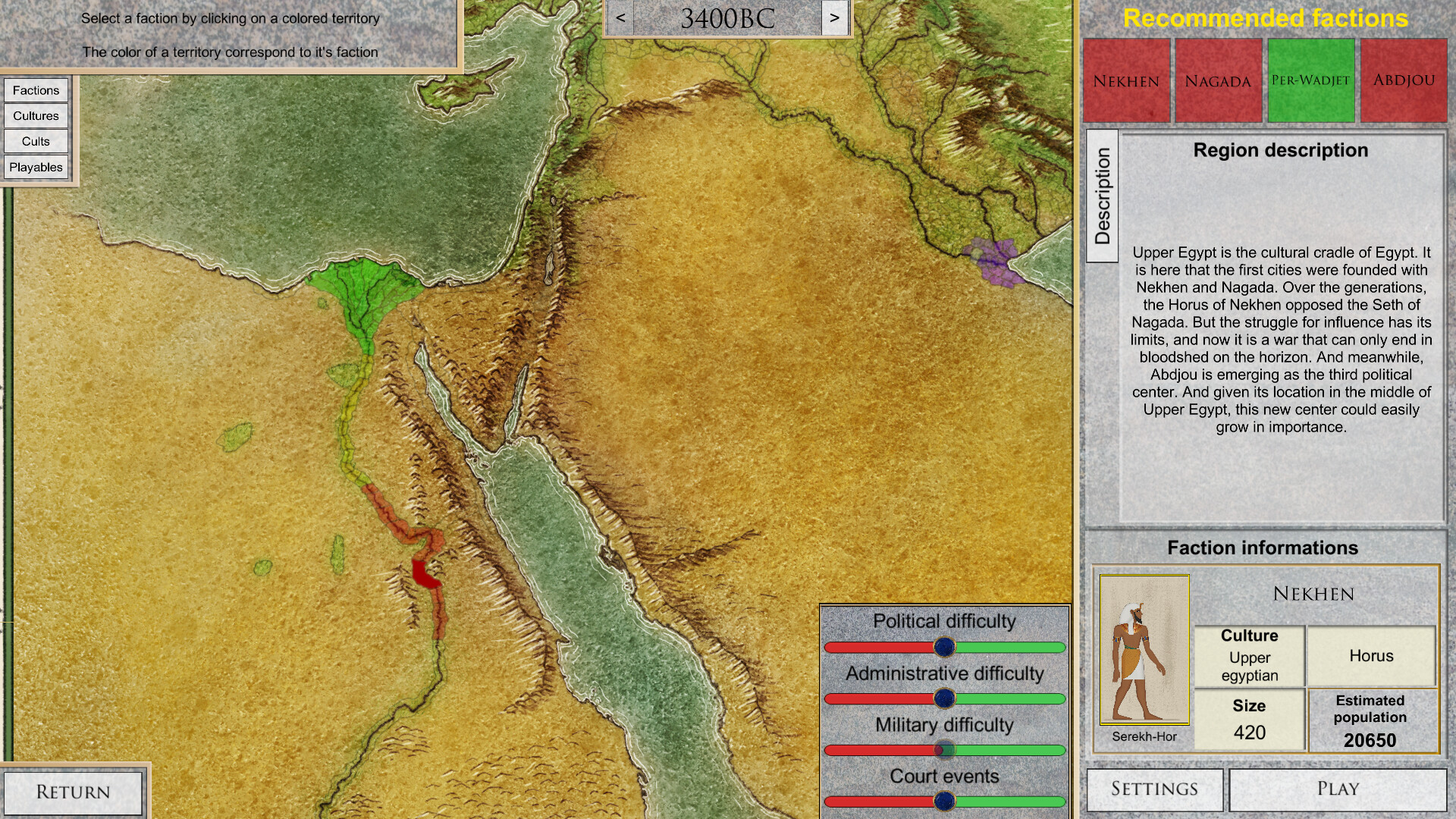
Task: Open the Factions map mode
Action: pyautogui.click(x=36, y=89)
